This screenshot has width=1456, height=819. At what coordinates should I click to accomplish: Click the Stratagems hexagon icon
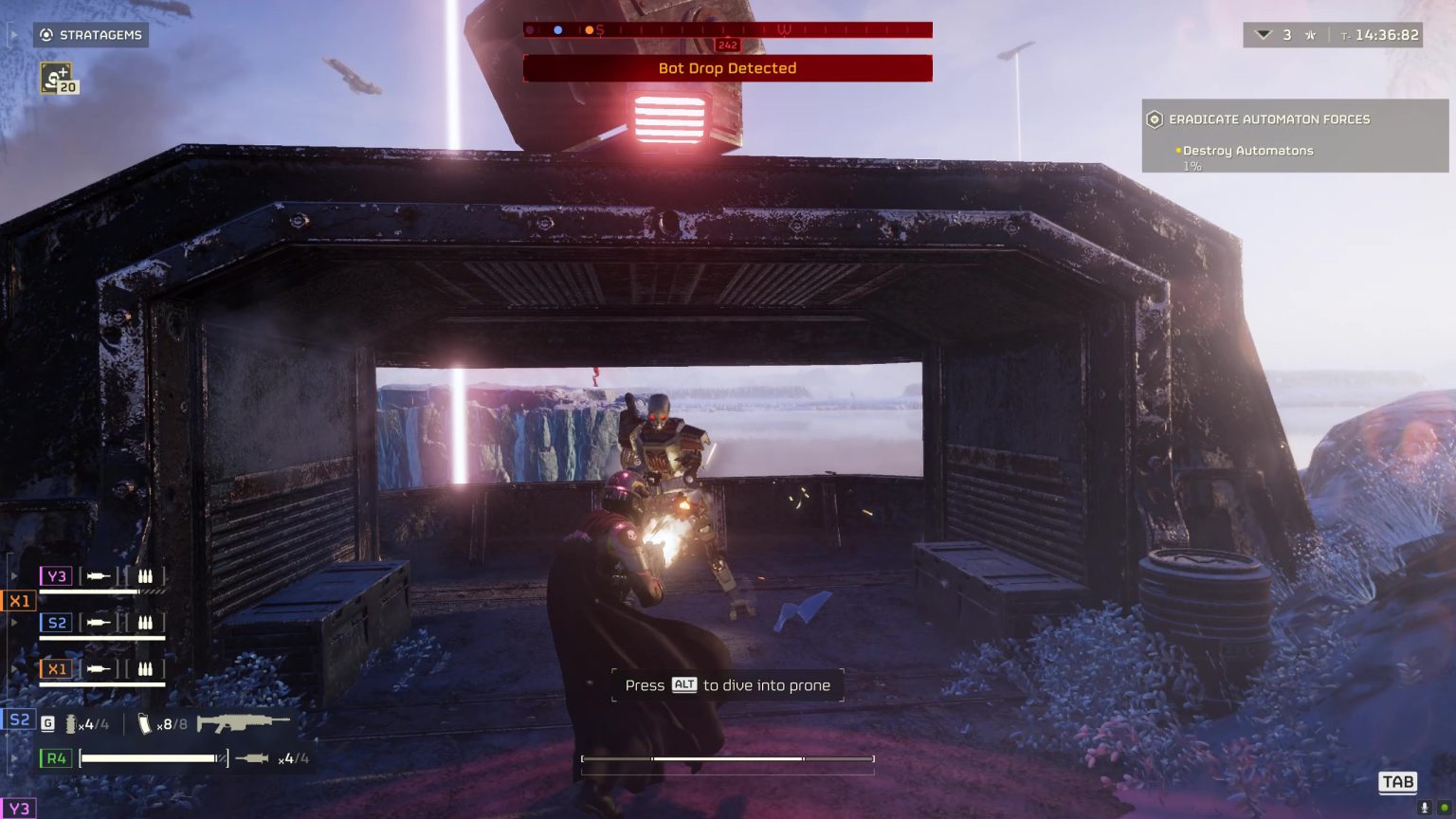(x=46, y=35)
